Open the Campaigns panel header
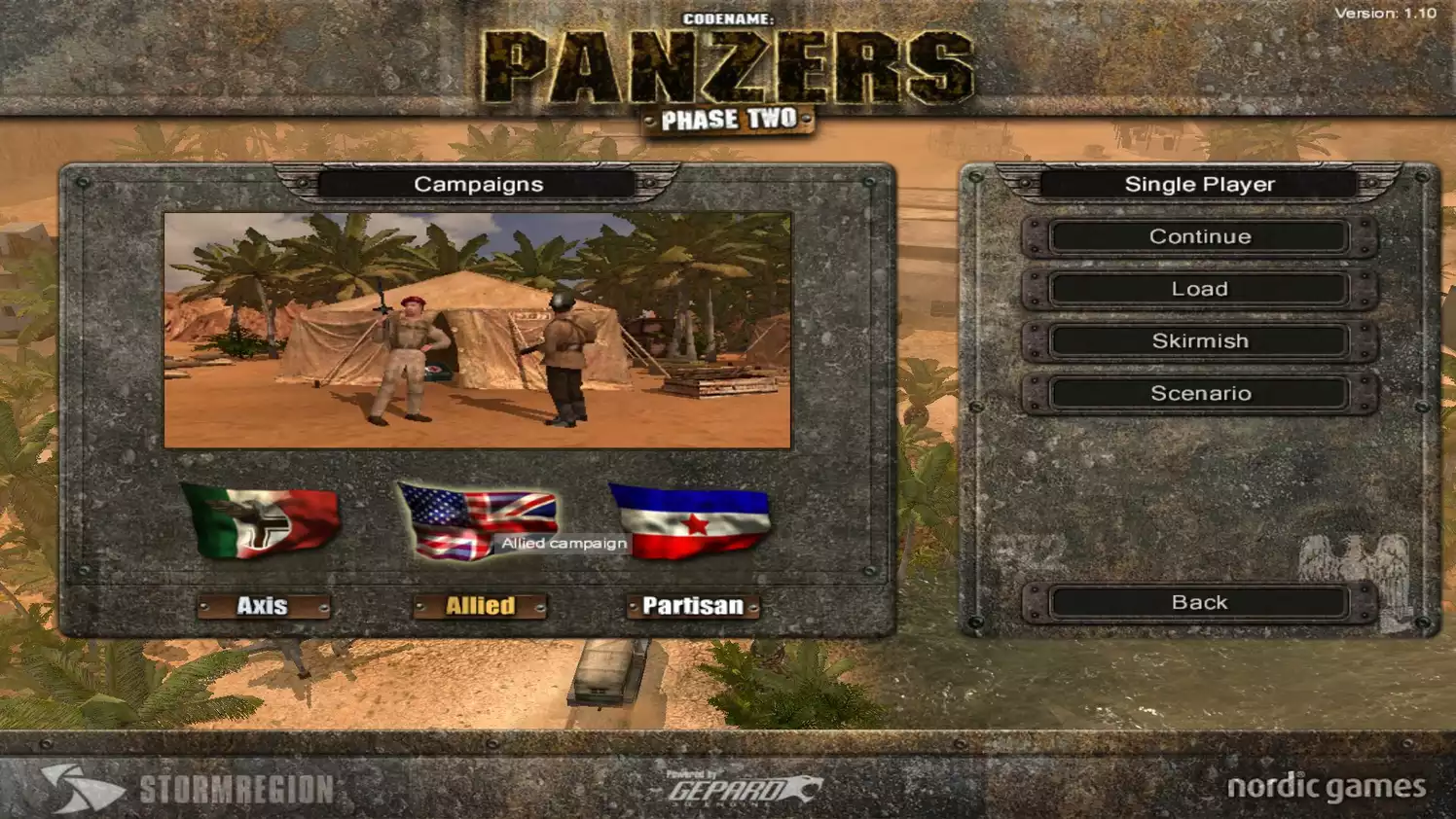 tap(480, 183)
